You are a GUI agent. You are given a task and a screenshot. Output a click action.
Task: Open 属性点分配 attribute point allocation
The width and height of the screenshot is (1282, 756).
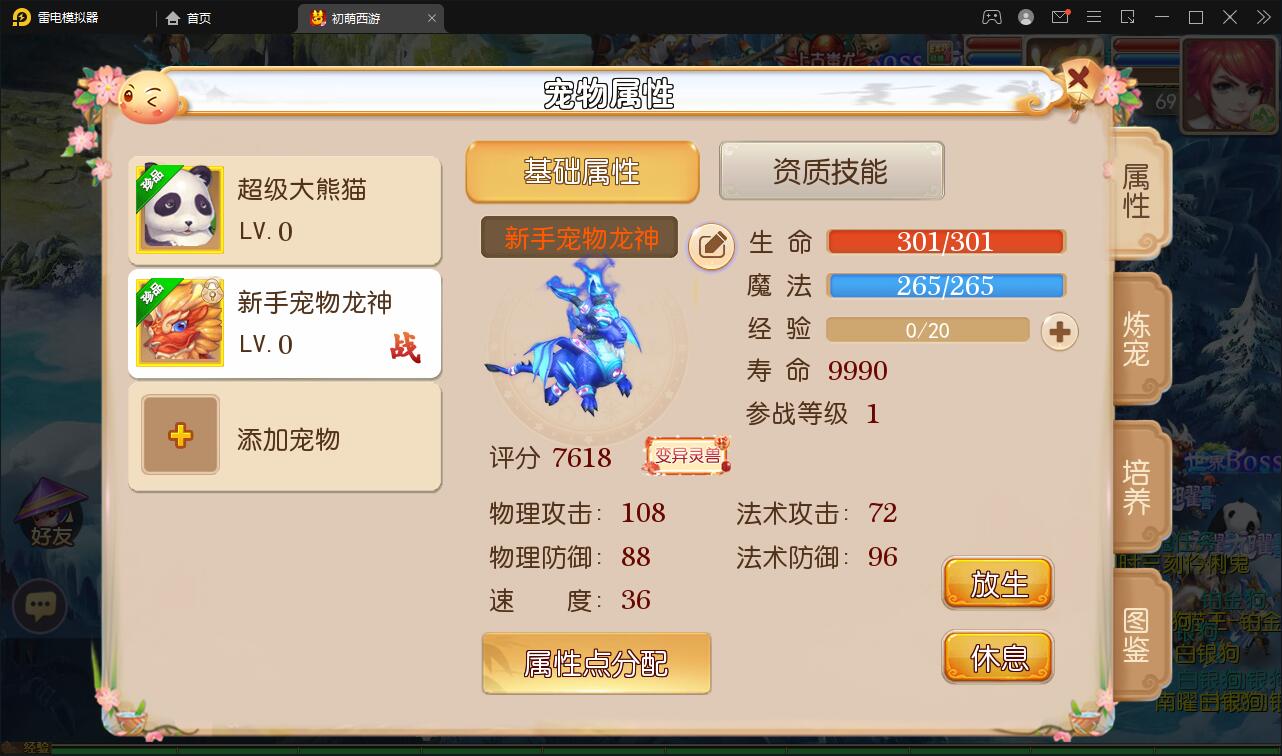pos(596,663)
